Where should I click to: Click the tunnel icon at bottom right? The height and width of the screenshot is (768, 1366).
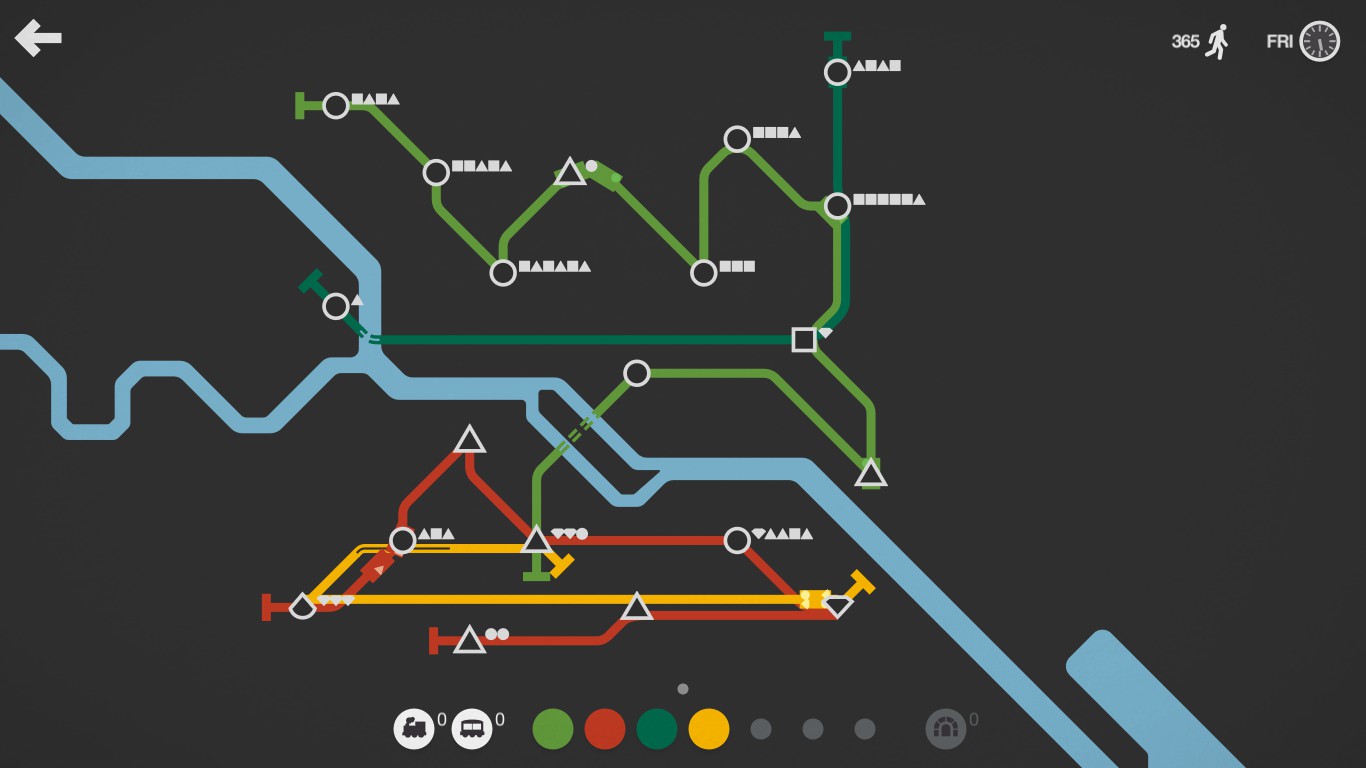coord(946,728)
